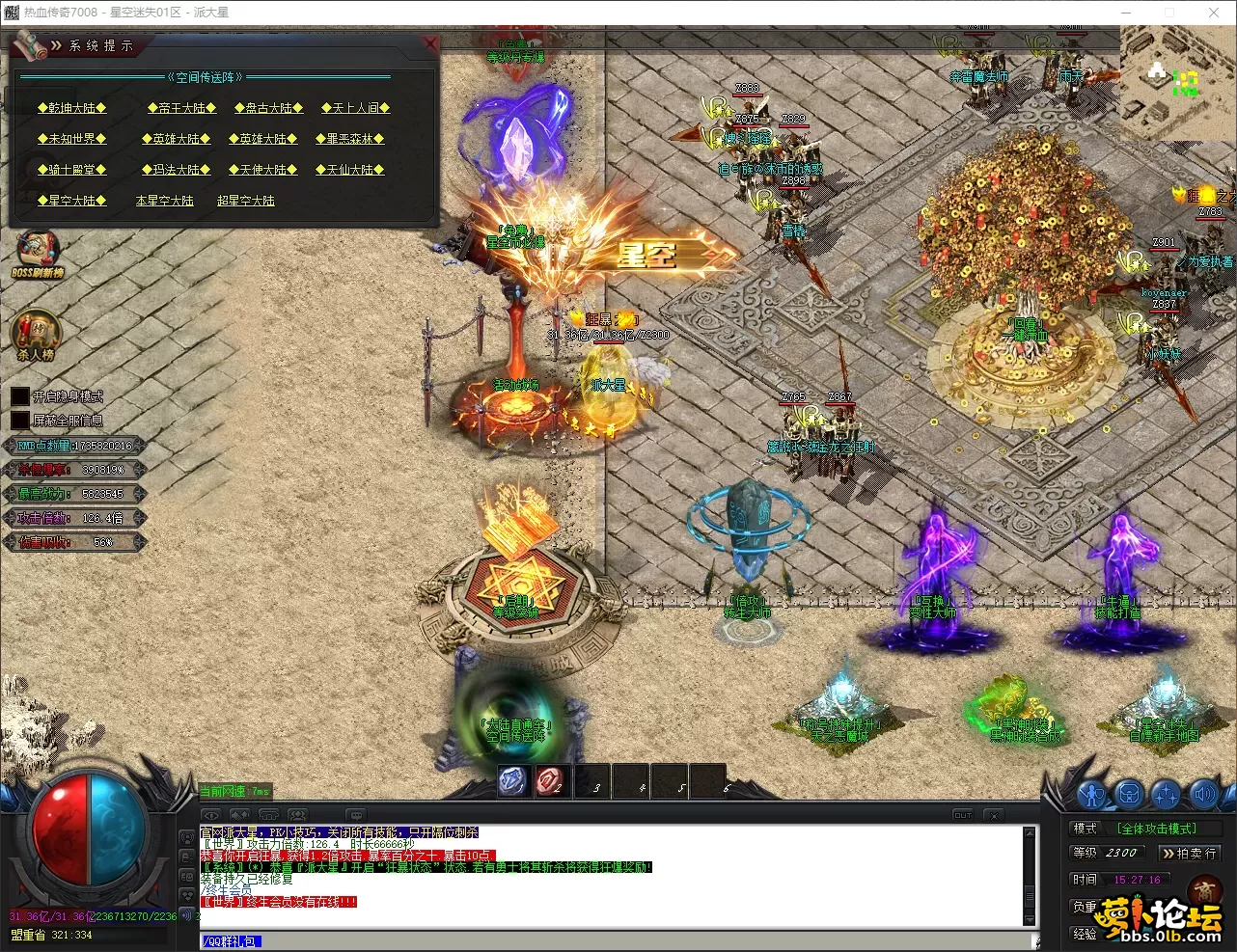Toggle sound with the speaker icon
The height and width of the screenshot is (952, 1237).
coord(1203,795)
